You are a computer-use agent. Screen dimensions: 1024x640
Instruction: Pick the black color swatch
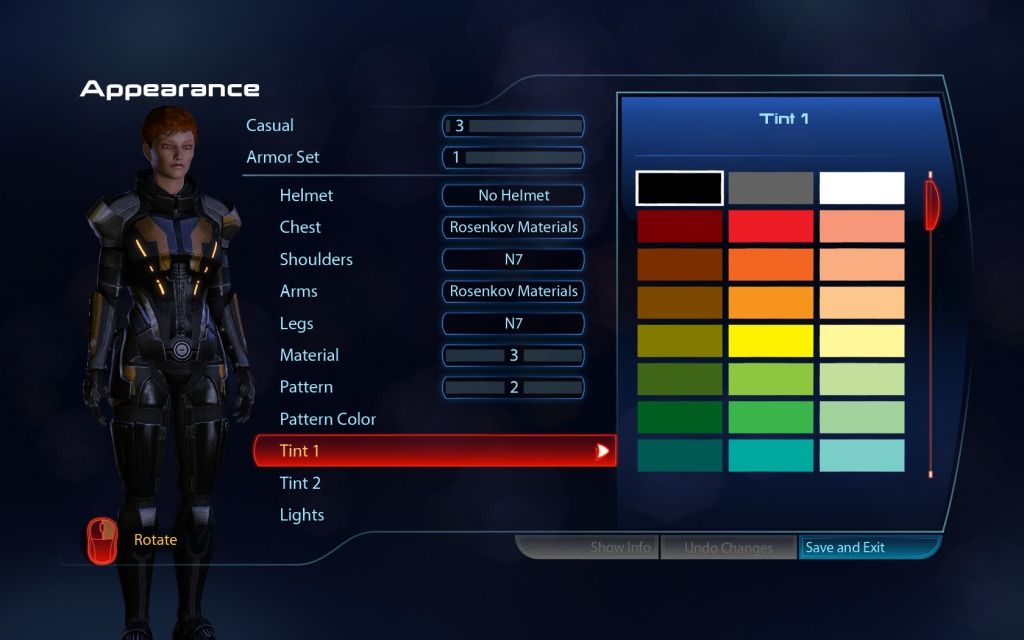pyautogui.click(x=680, y=188)
